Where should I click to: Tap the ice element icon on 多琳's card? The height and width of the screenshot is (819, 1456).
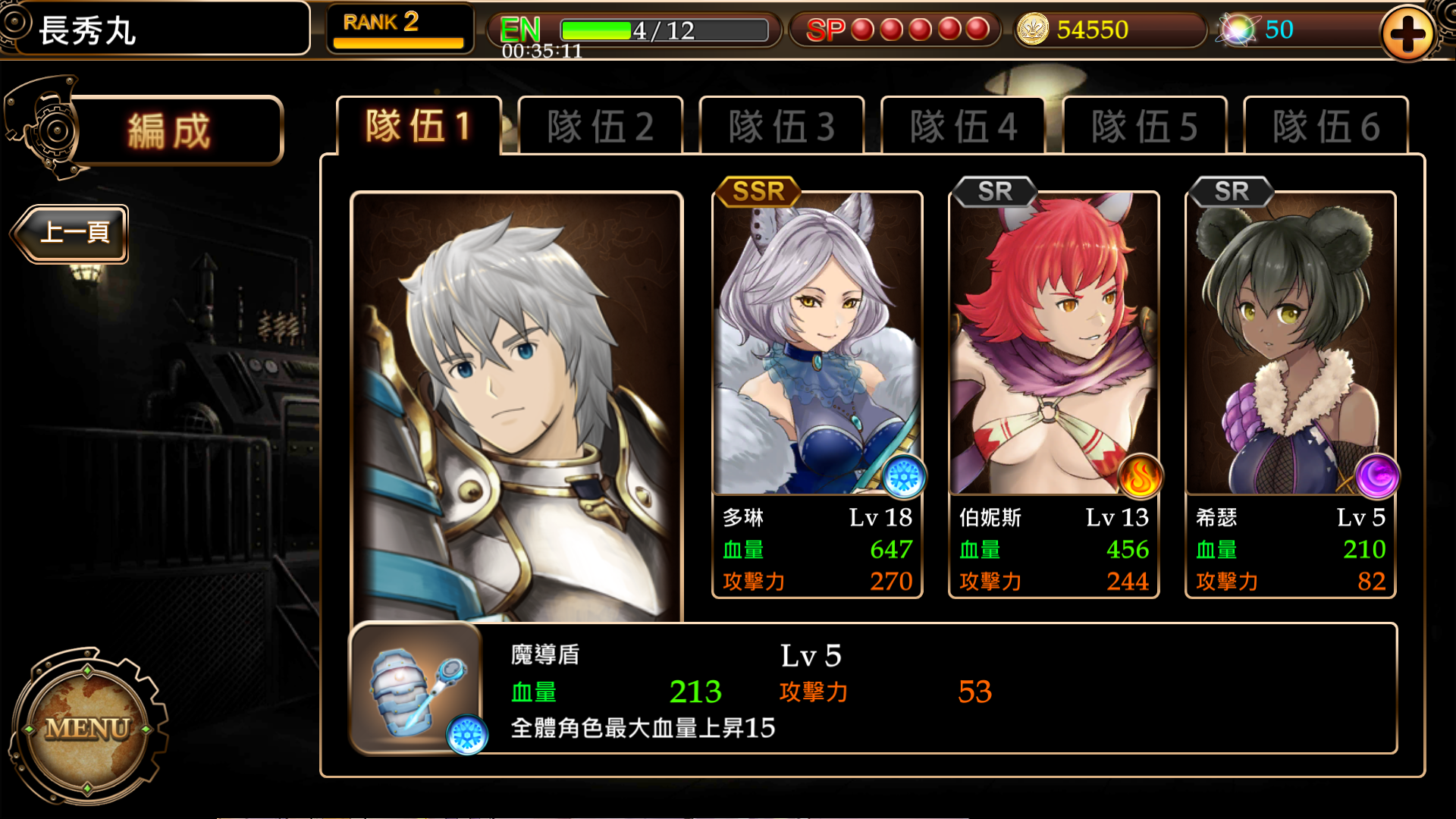(x=903, y=478)
